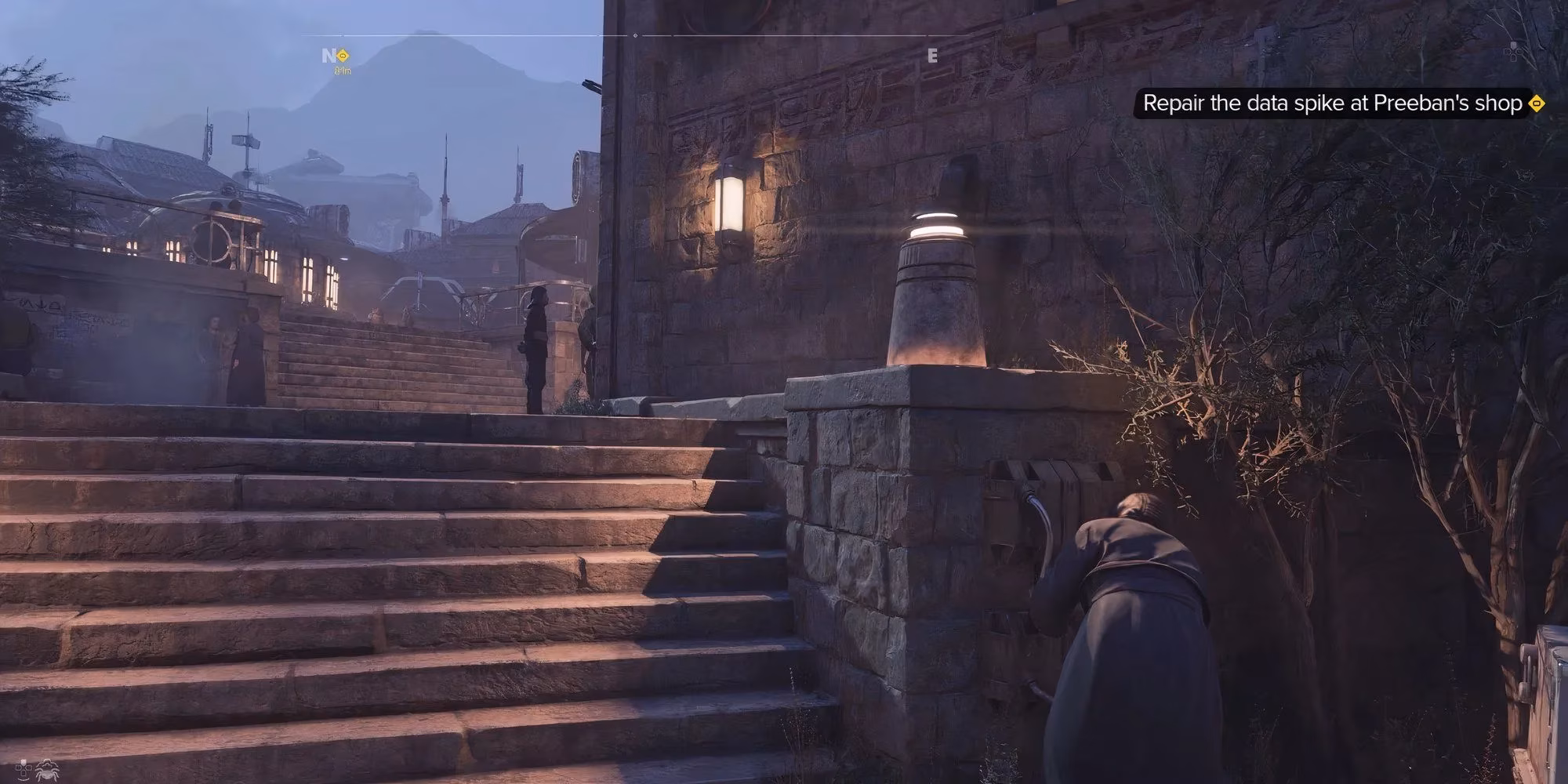Viewport: 1568px width, 784px height.
Task: Click along the compass heading bar
Action: (784, 35)
